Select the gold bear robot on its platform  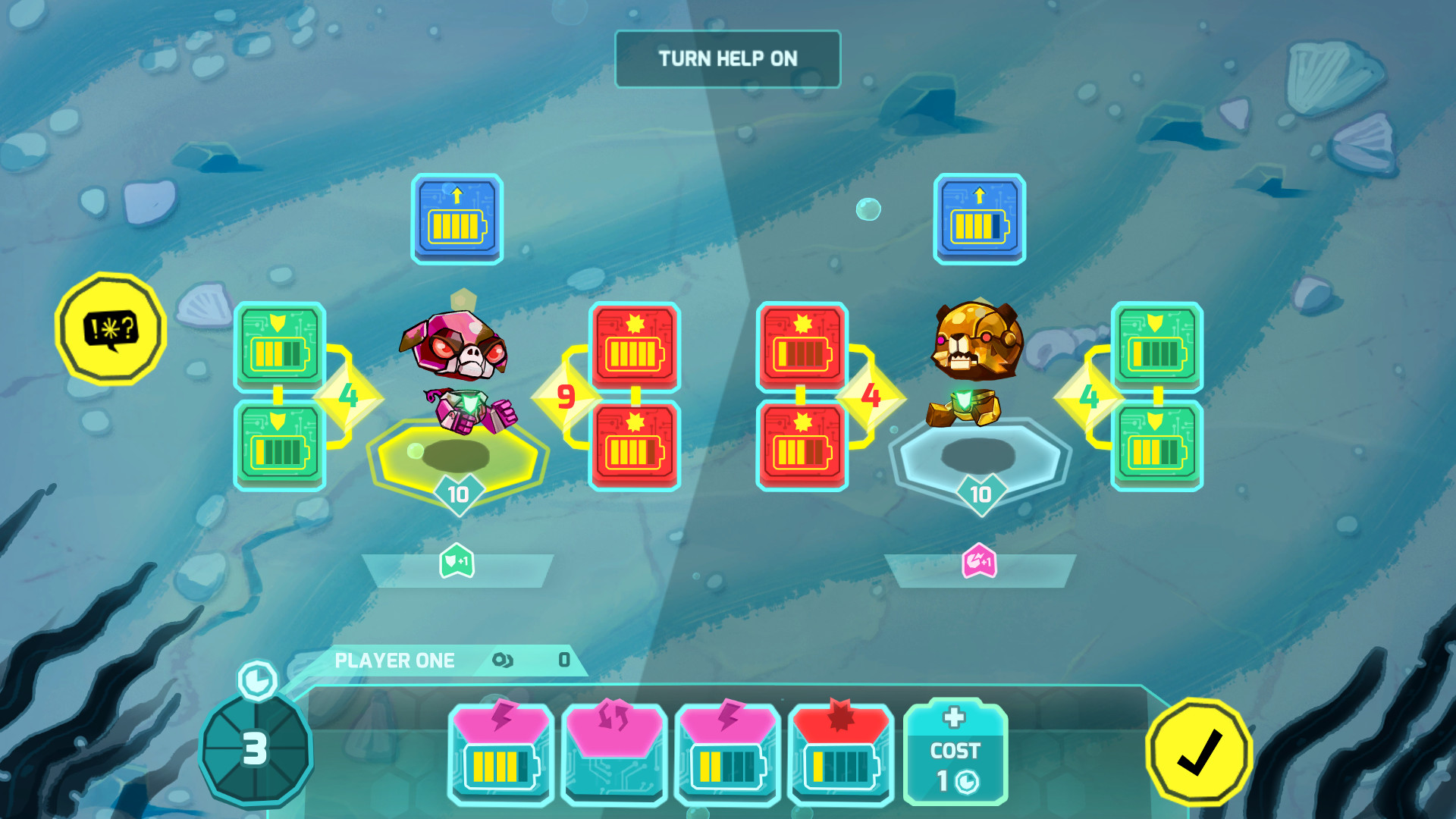pyautogui.click(x=976, y=372)
